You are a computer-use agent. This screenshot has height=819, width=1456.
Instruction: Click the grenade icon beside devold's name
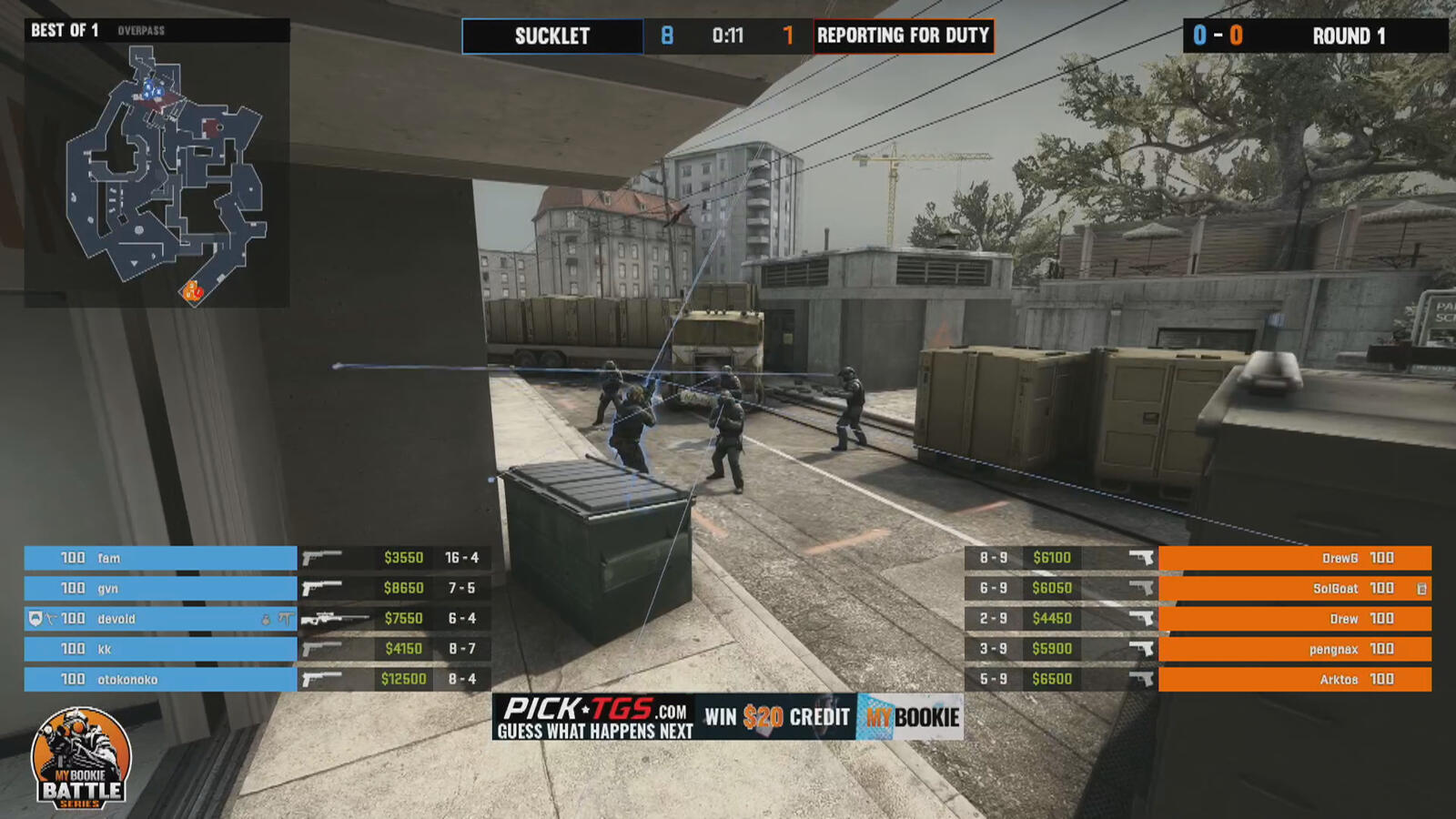(x=267, y=619)
